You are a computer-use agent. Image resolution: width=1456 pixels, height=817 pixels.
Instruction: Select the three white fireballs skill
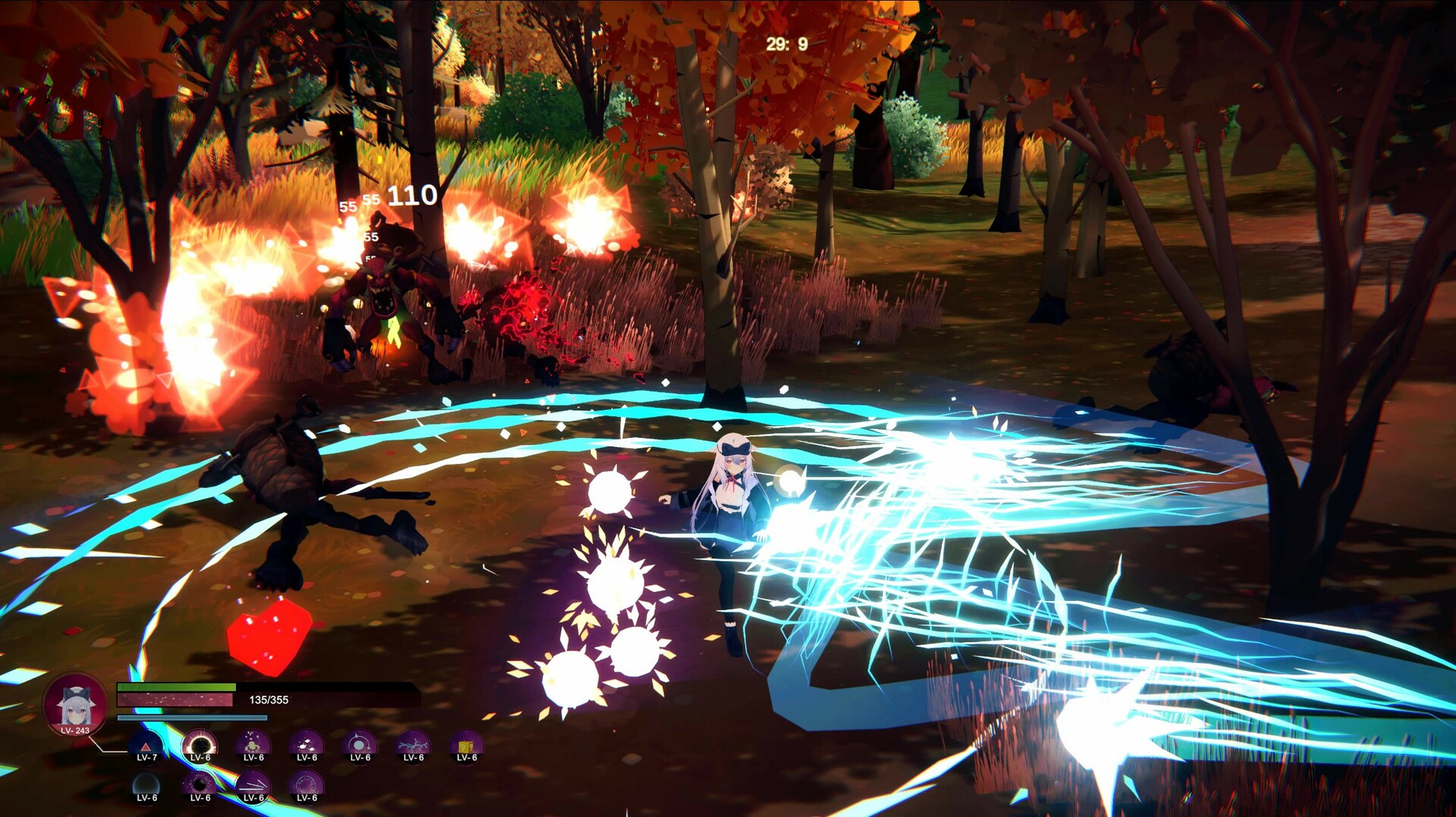pos(306,746)
